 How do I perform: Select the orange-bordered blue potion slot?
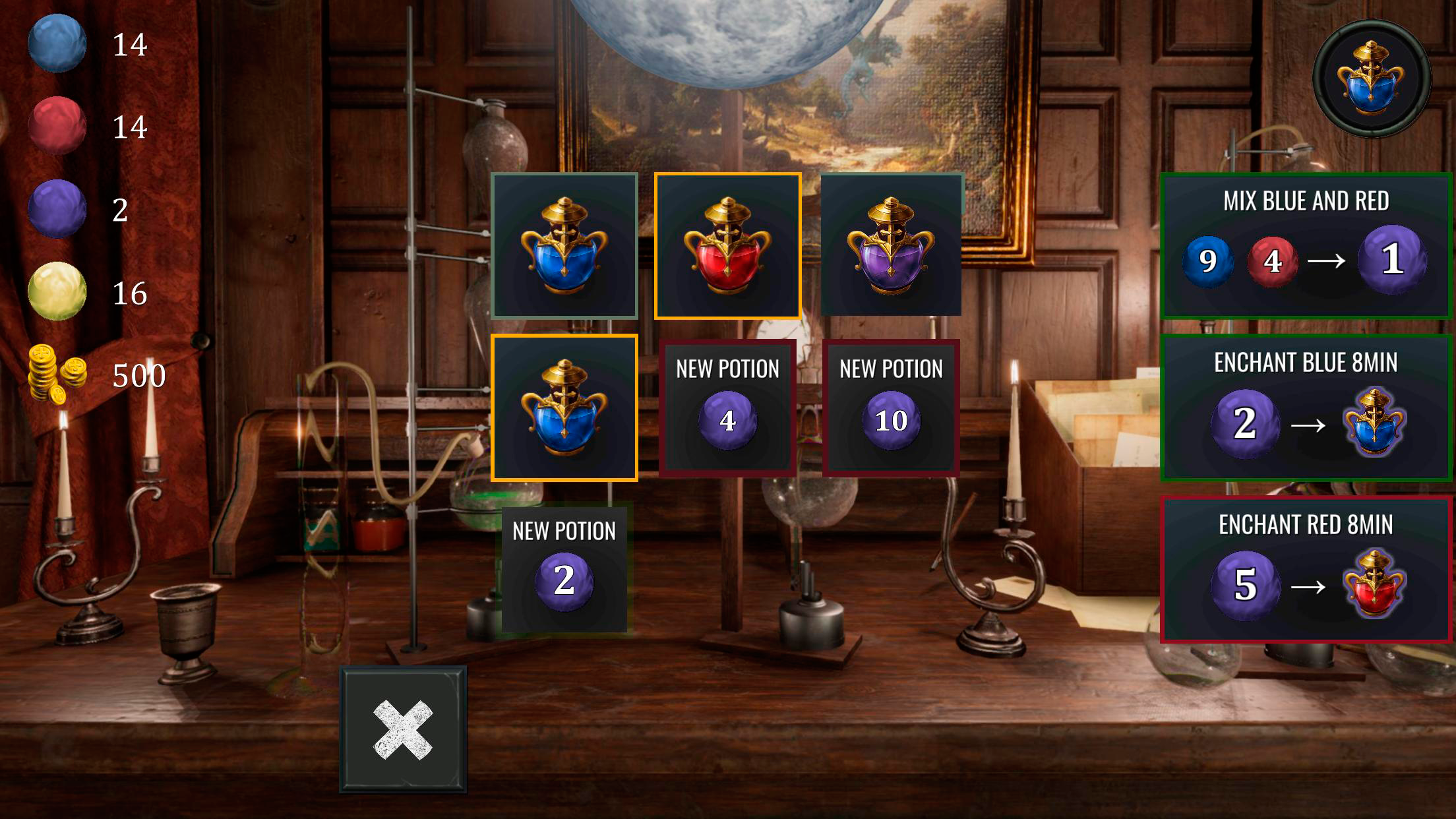[x=564, y=408]
